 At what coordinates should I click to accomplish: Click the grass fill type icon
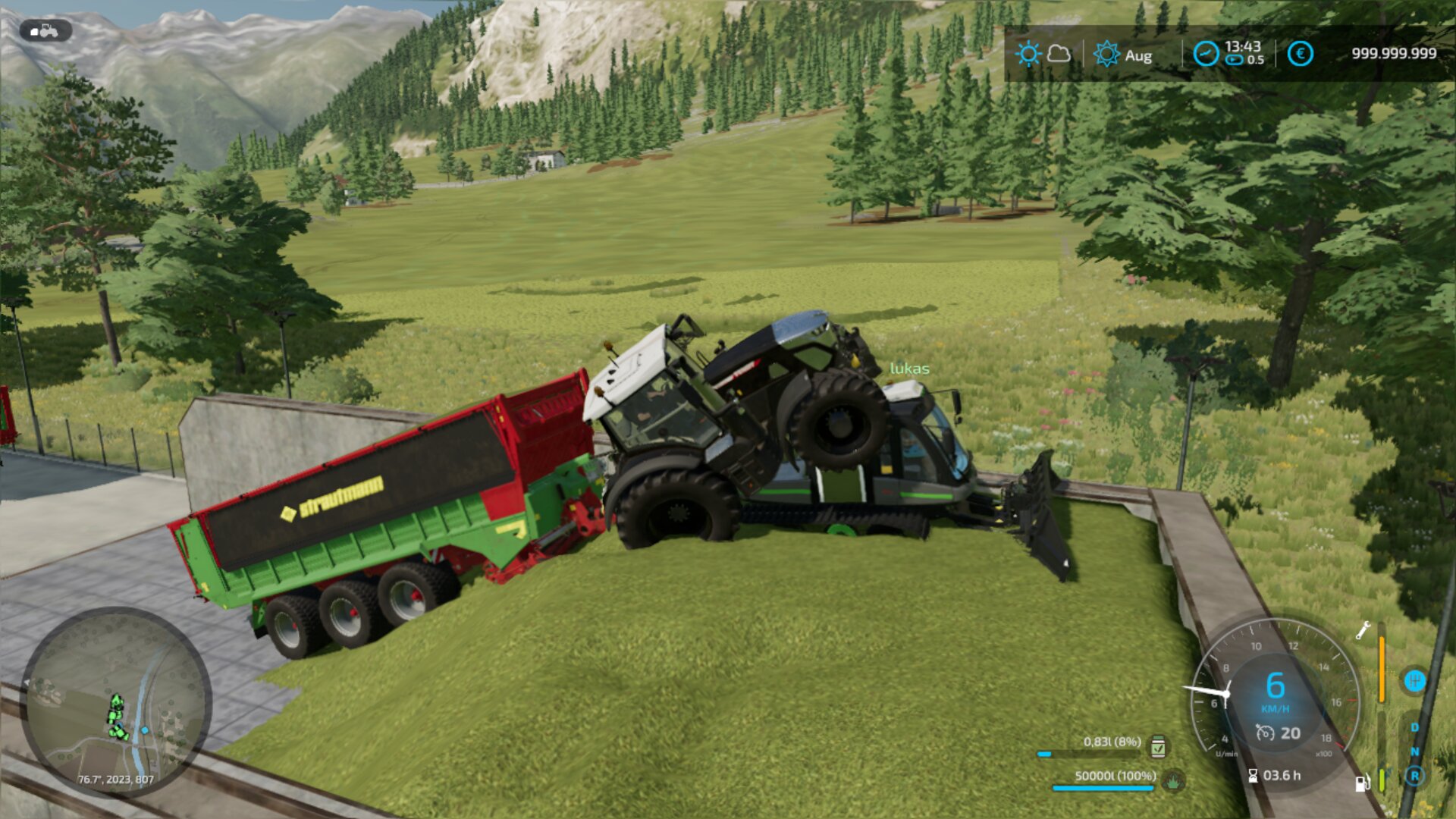1173,780
